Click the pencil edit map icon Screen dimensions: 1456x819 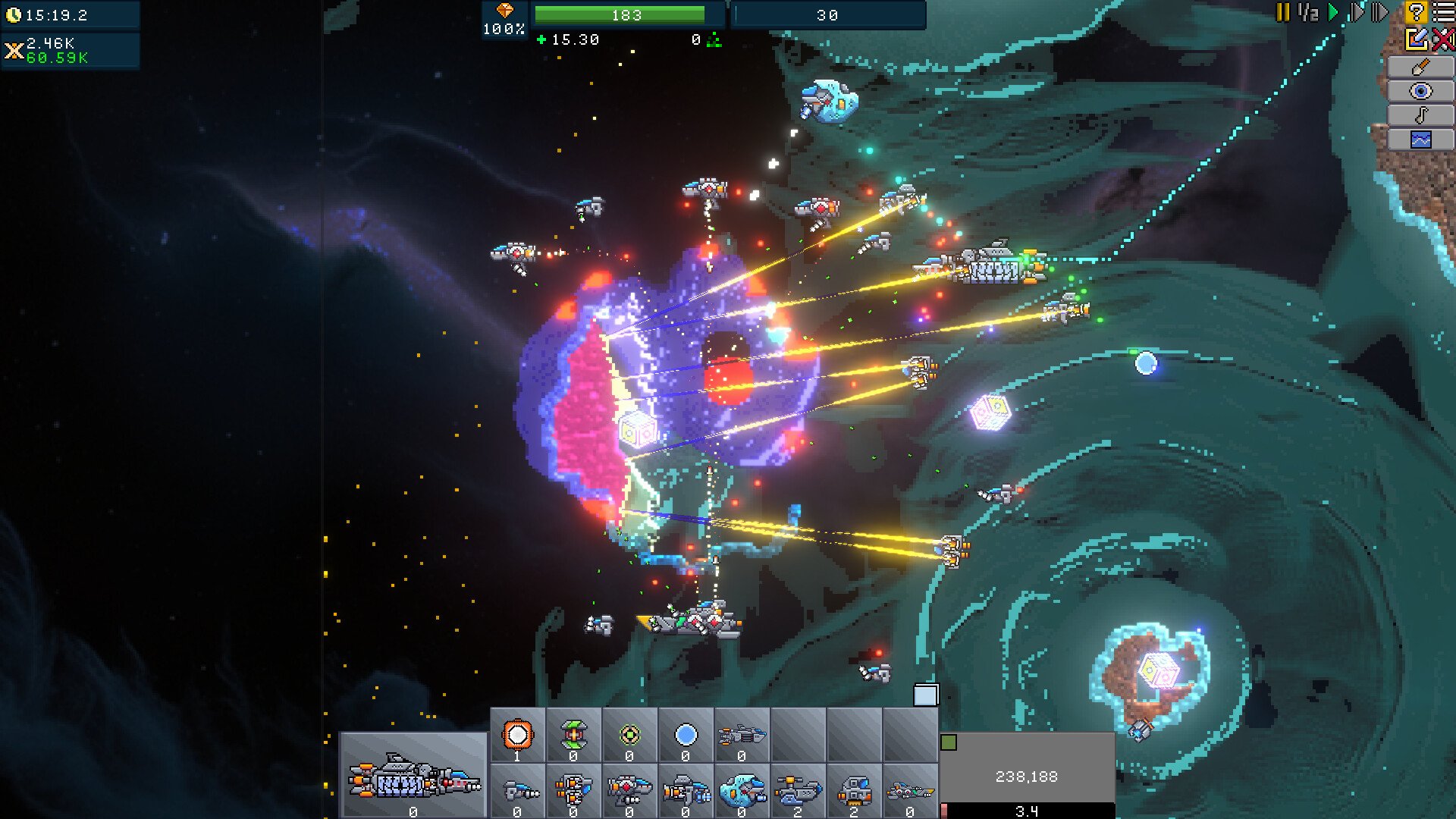pyautogui.click(x=1416, y=39)
